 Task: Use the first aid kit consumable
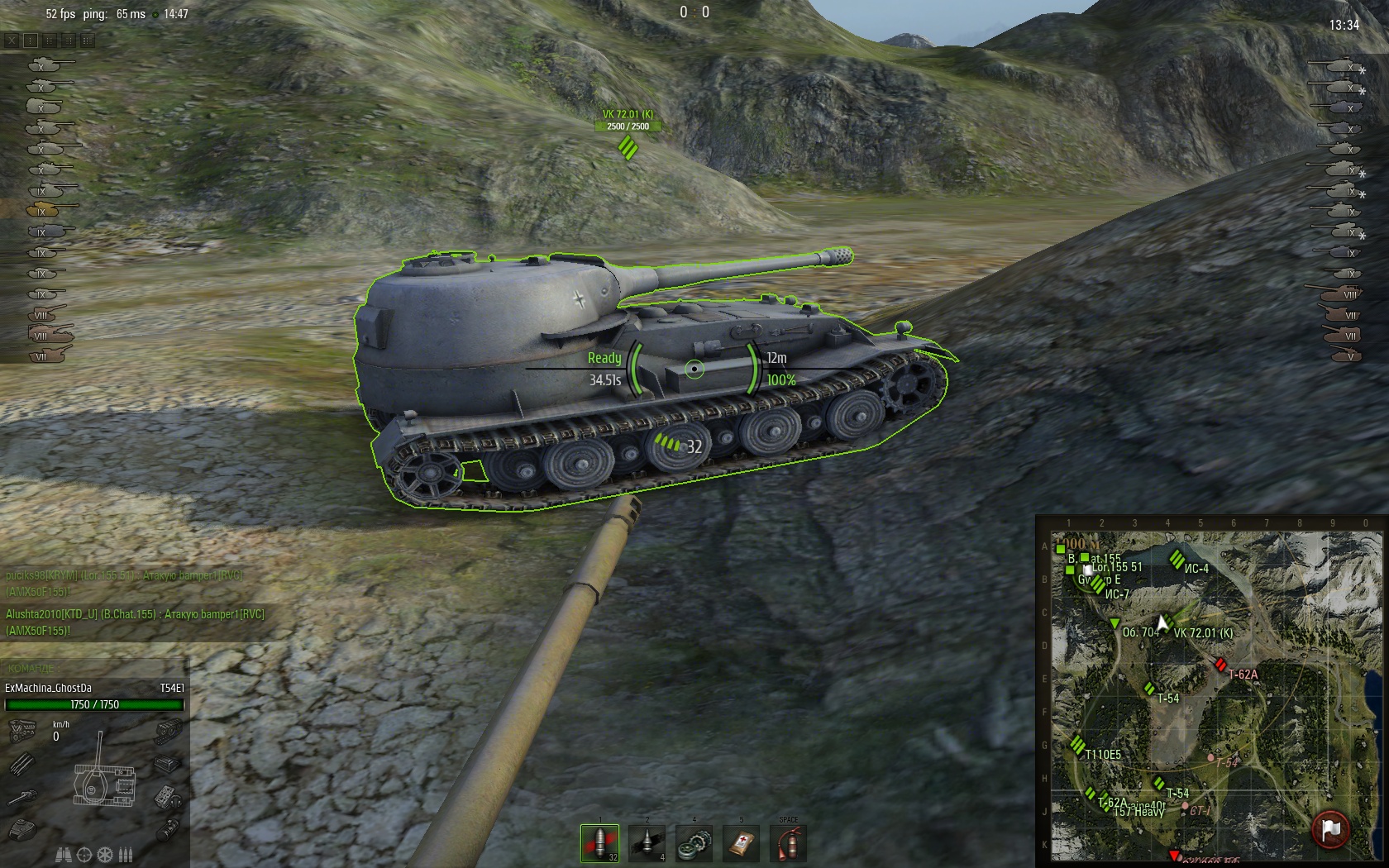pyautogui.click(x=742, y=843)
